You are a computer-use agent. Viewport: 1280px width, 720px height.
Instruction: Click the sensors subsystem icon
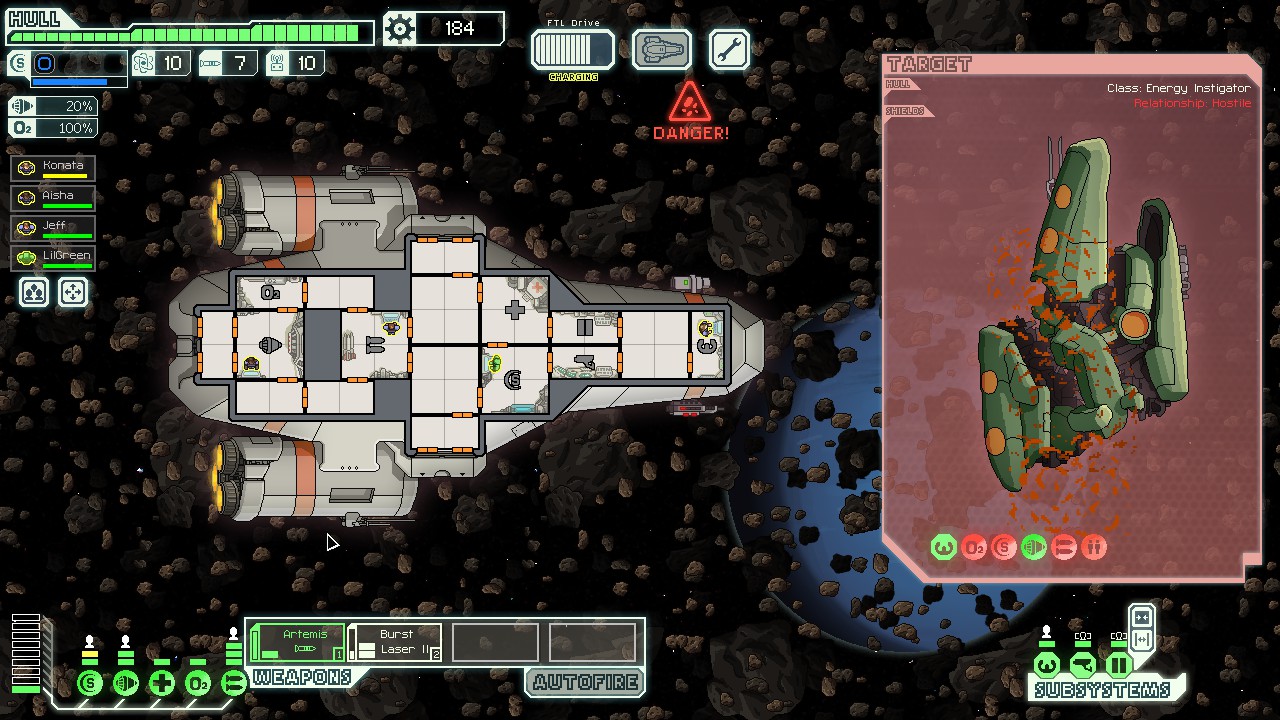click(1082, 665)
